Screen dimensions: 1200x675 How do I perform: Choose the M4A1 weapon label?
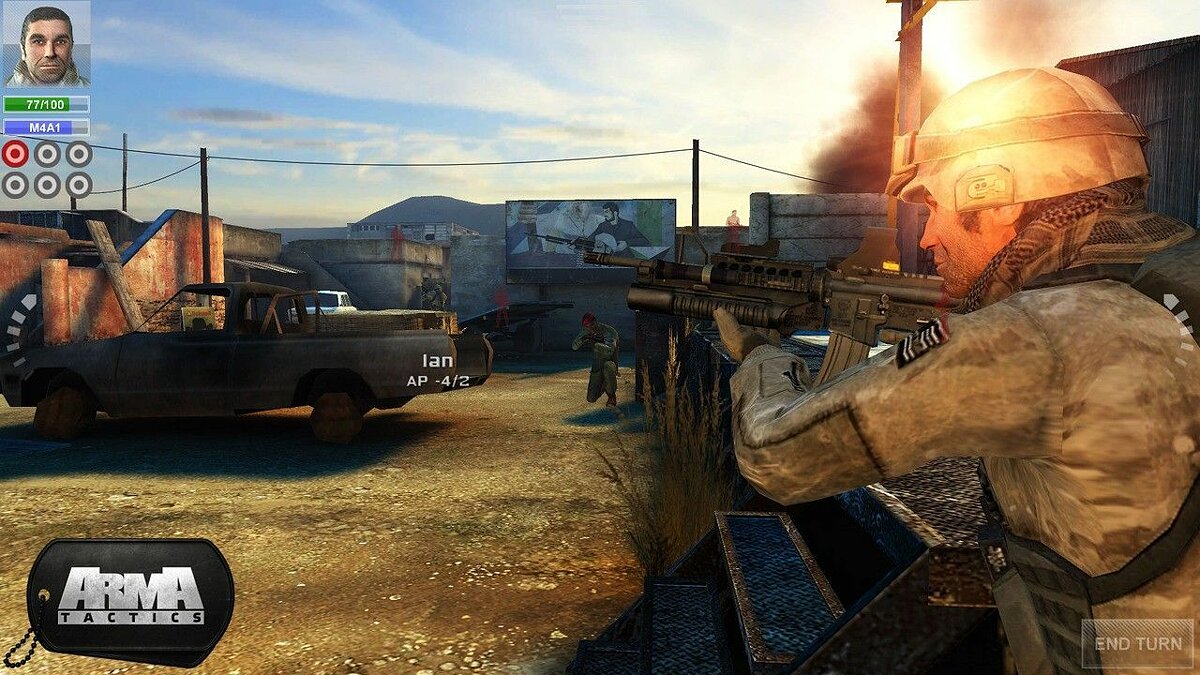(46, 127)
